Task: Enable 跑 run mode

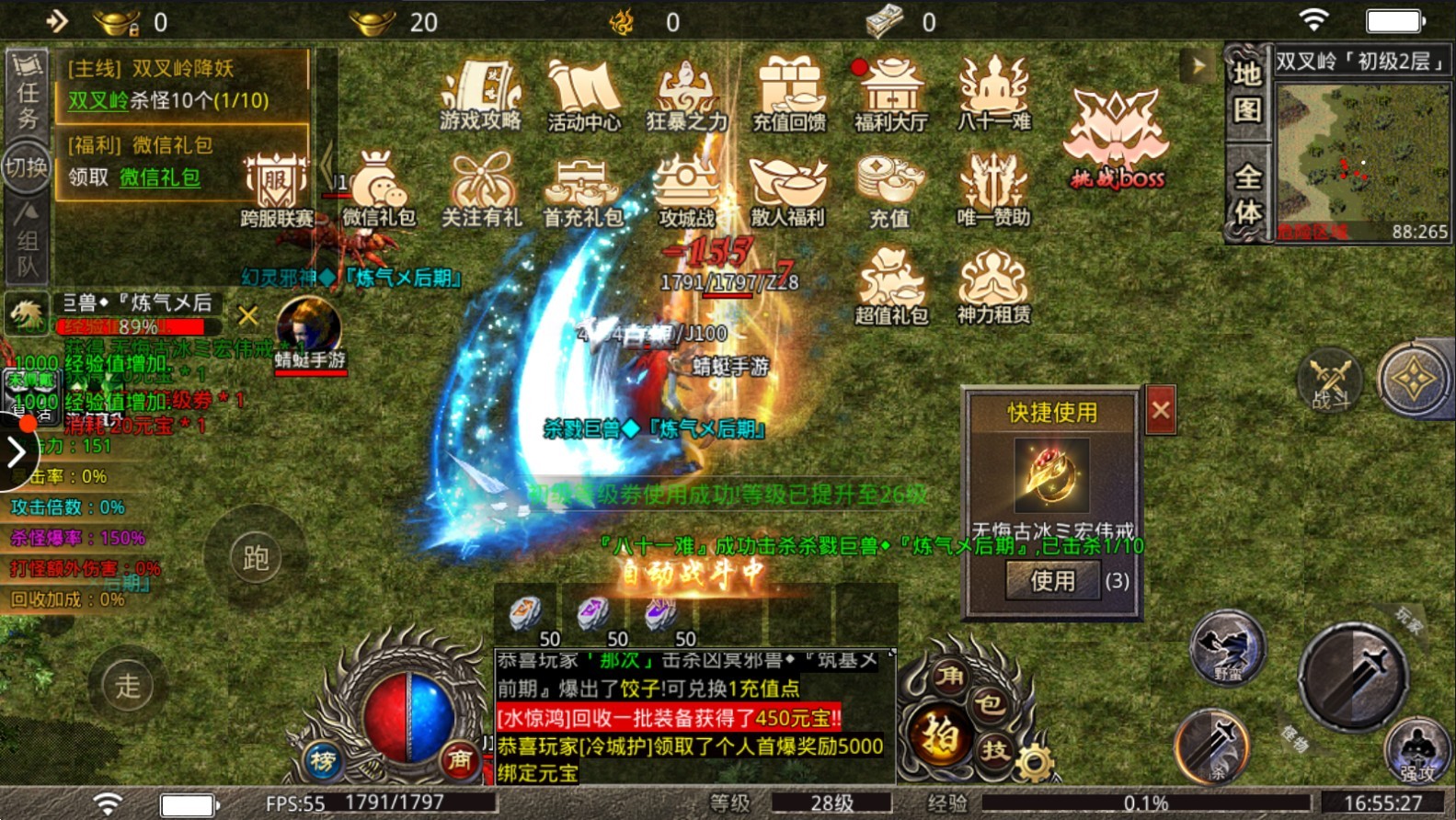Action: (x=257, y=558)
